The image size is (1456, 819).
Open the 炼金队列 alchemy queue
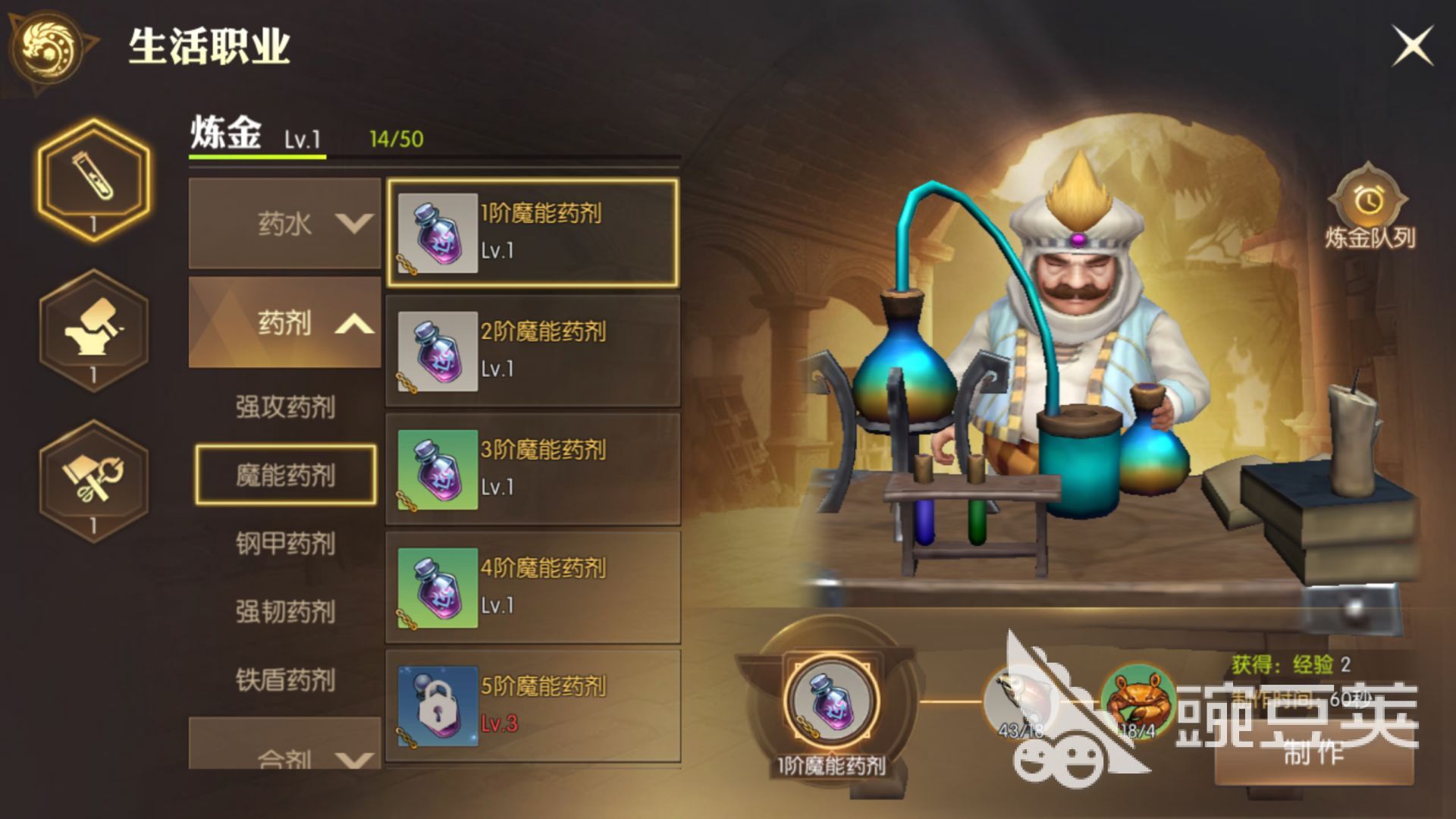(1370, 209)
